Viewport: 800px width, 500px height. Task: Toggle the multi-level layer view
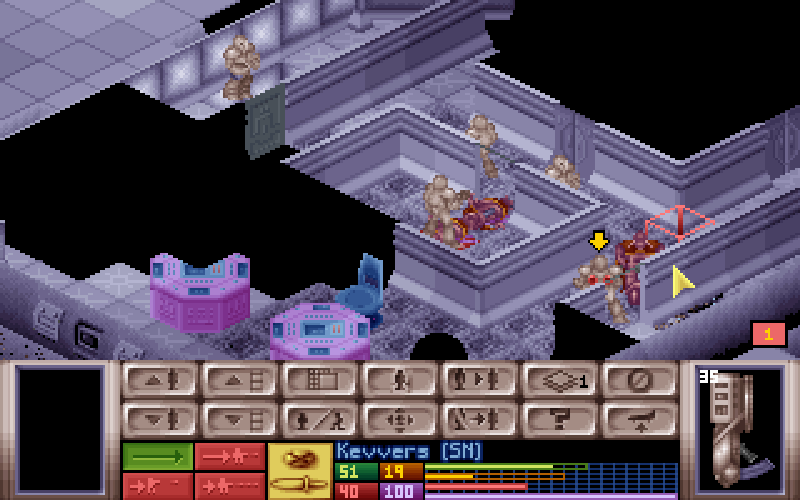[x=560, y=380]
